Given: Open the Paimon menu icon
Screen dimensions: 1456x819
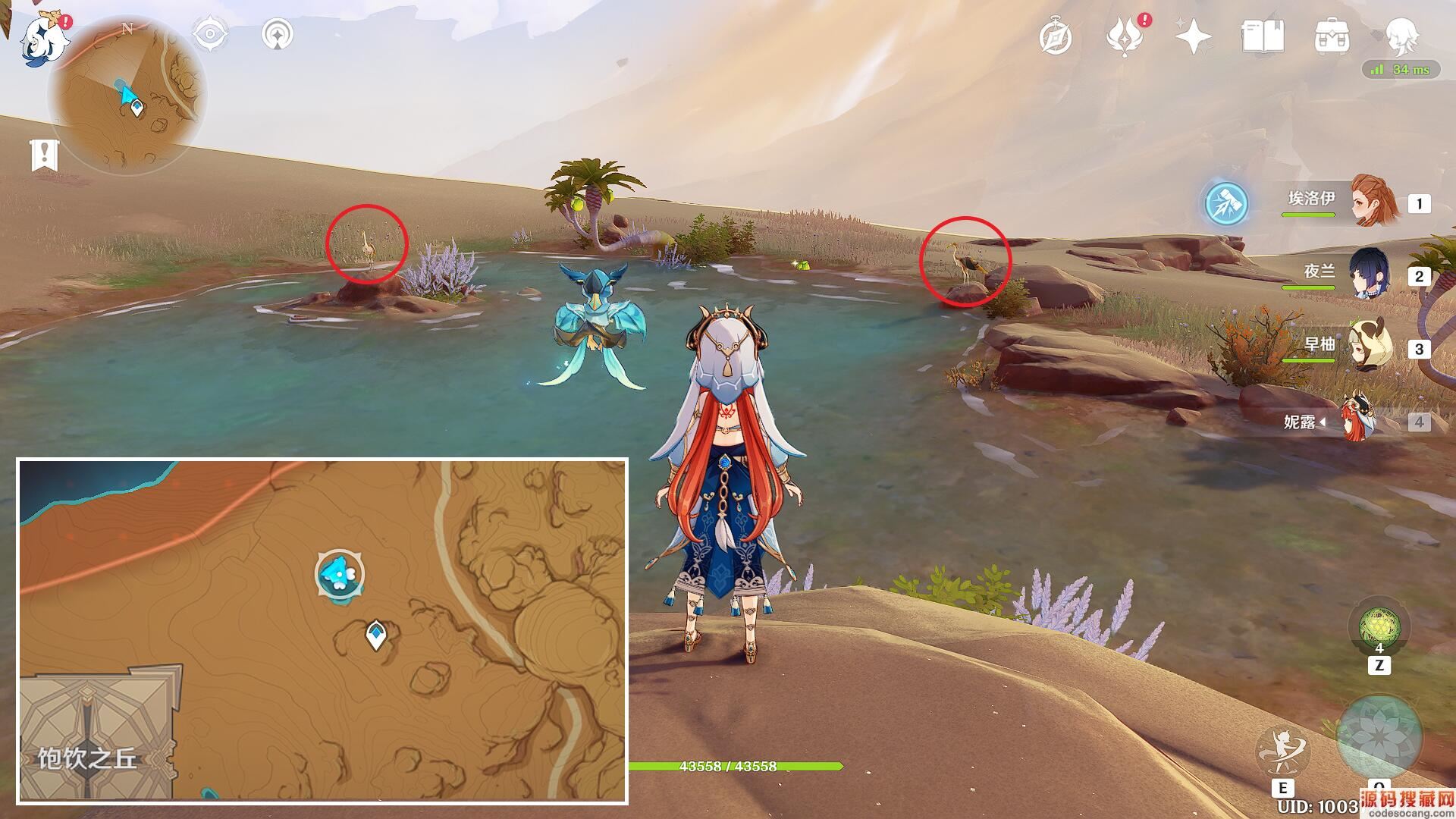Looking at the screenshot, I should pos(39,39).
